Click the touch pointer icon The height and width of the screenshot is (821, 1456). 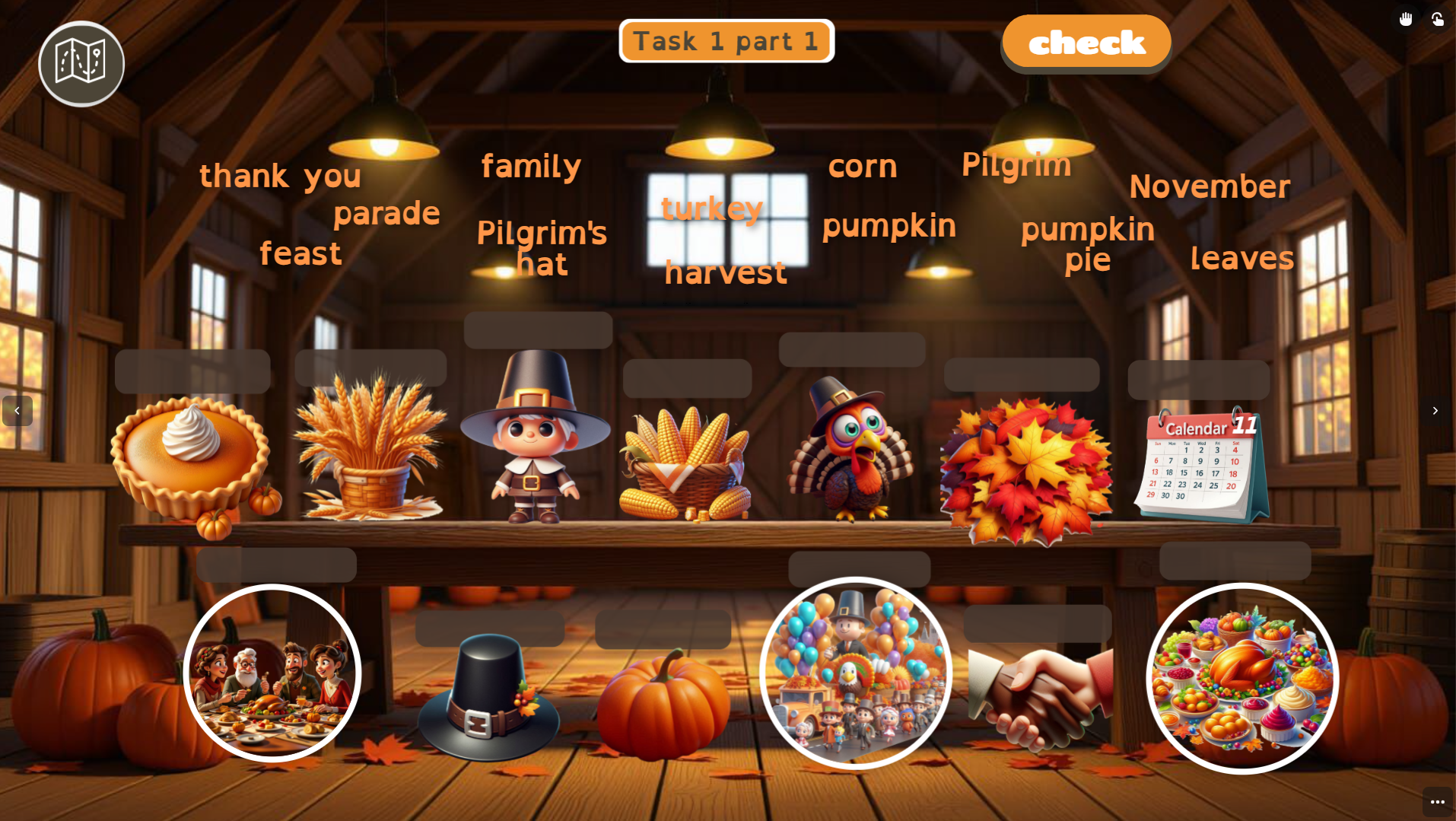1437,19
